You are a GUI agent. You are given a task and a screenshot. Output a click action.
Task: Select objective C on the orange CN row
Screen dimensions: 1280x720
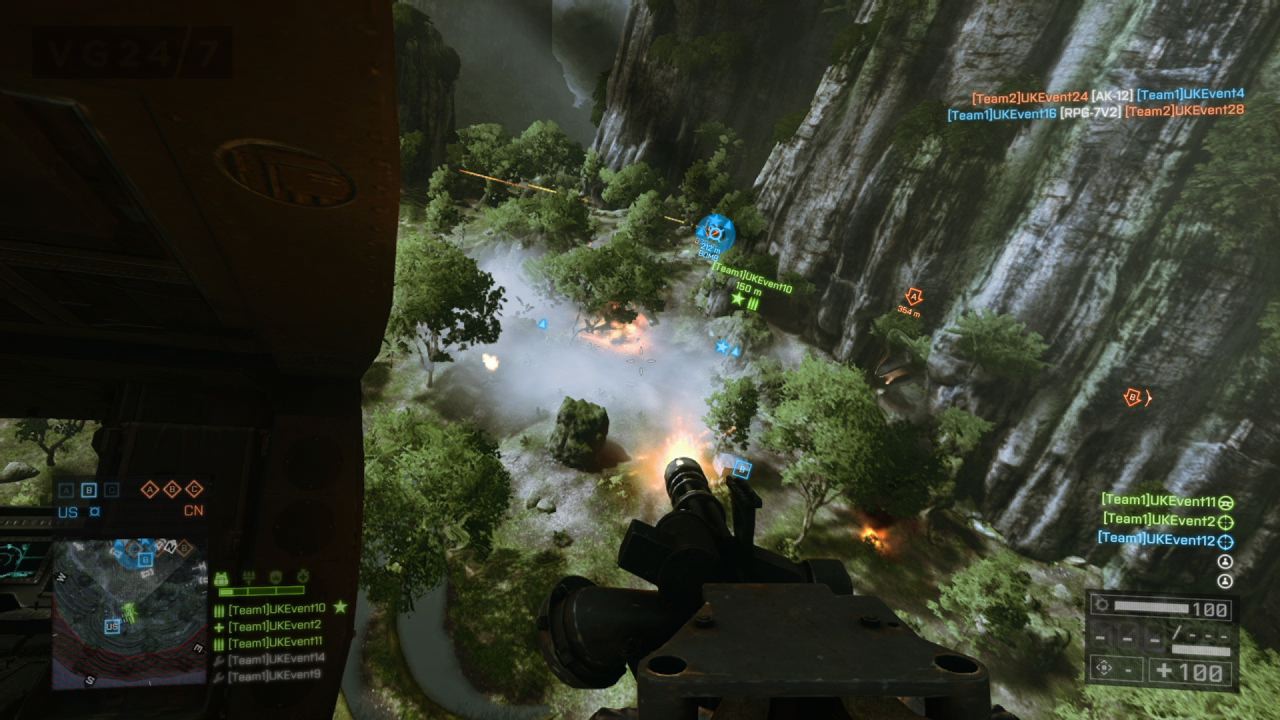pos(194,490)
